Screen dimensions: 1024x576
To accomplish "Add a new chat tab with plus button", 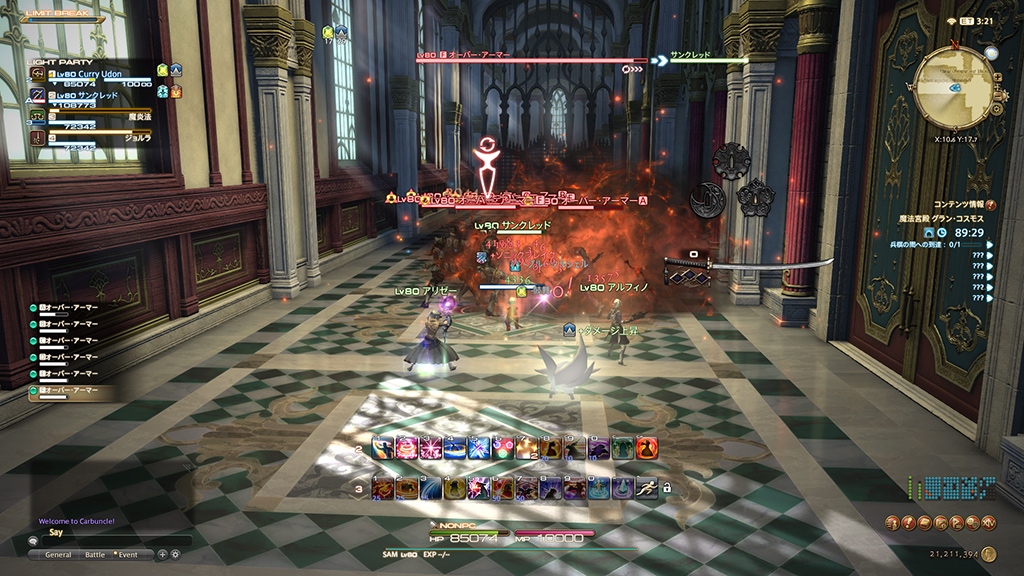I will click(162, 554).
